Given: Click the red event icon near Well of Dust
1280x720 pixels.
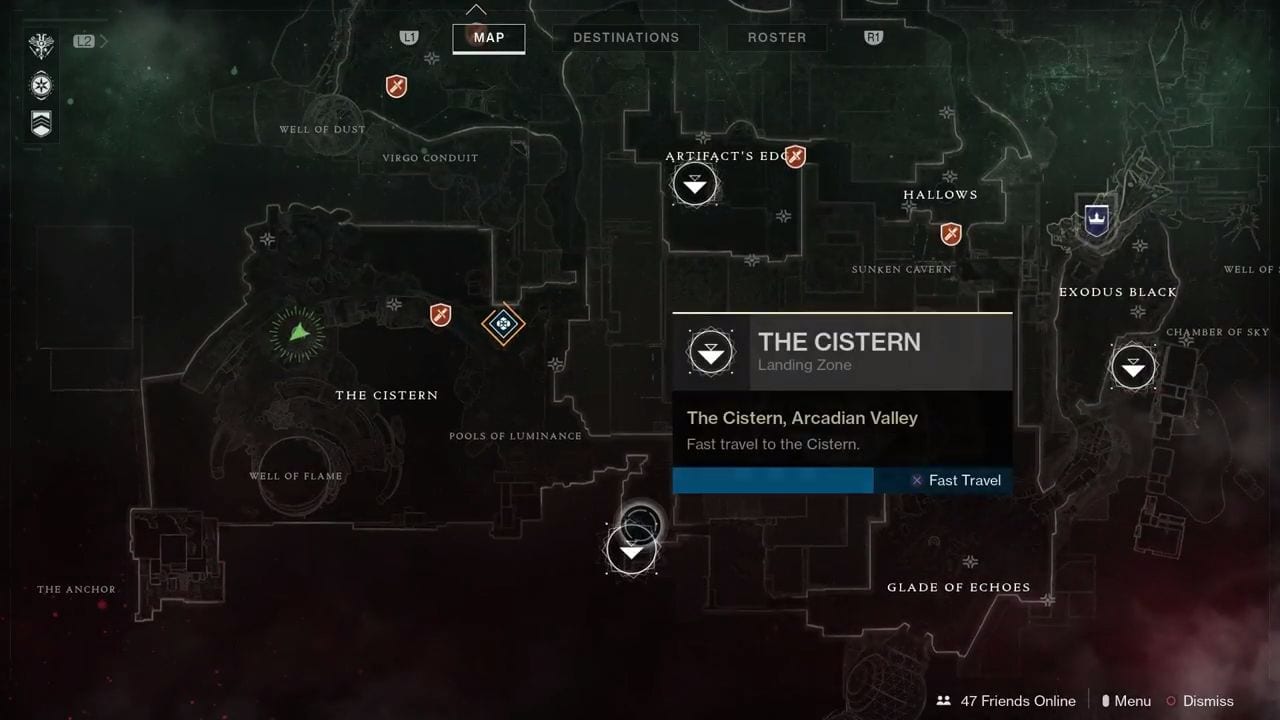Looking at the screenshot, I should (396, 86).
